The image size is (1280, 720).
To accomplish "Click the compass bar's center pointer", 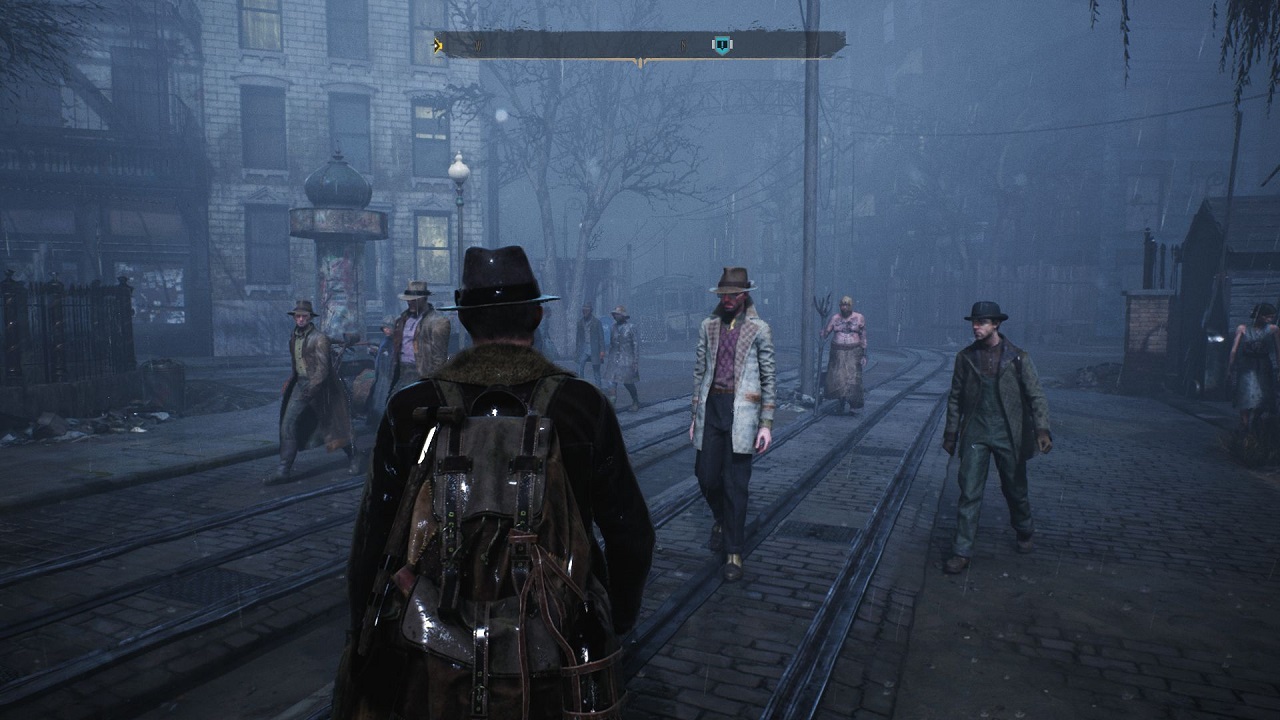I will pos(640,62).
